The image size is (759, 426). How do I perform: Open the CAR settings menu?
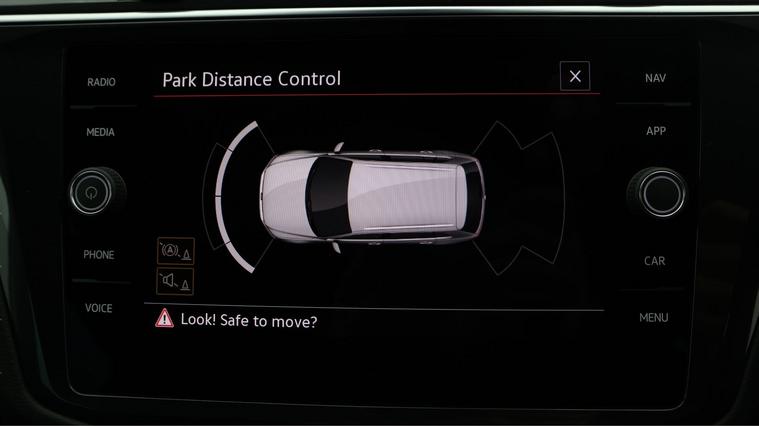coord(654,261)
